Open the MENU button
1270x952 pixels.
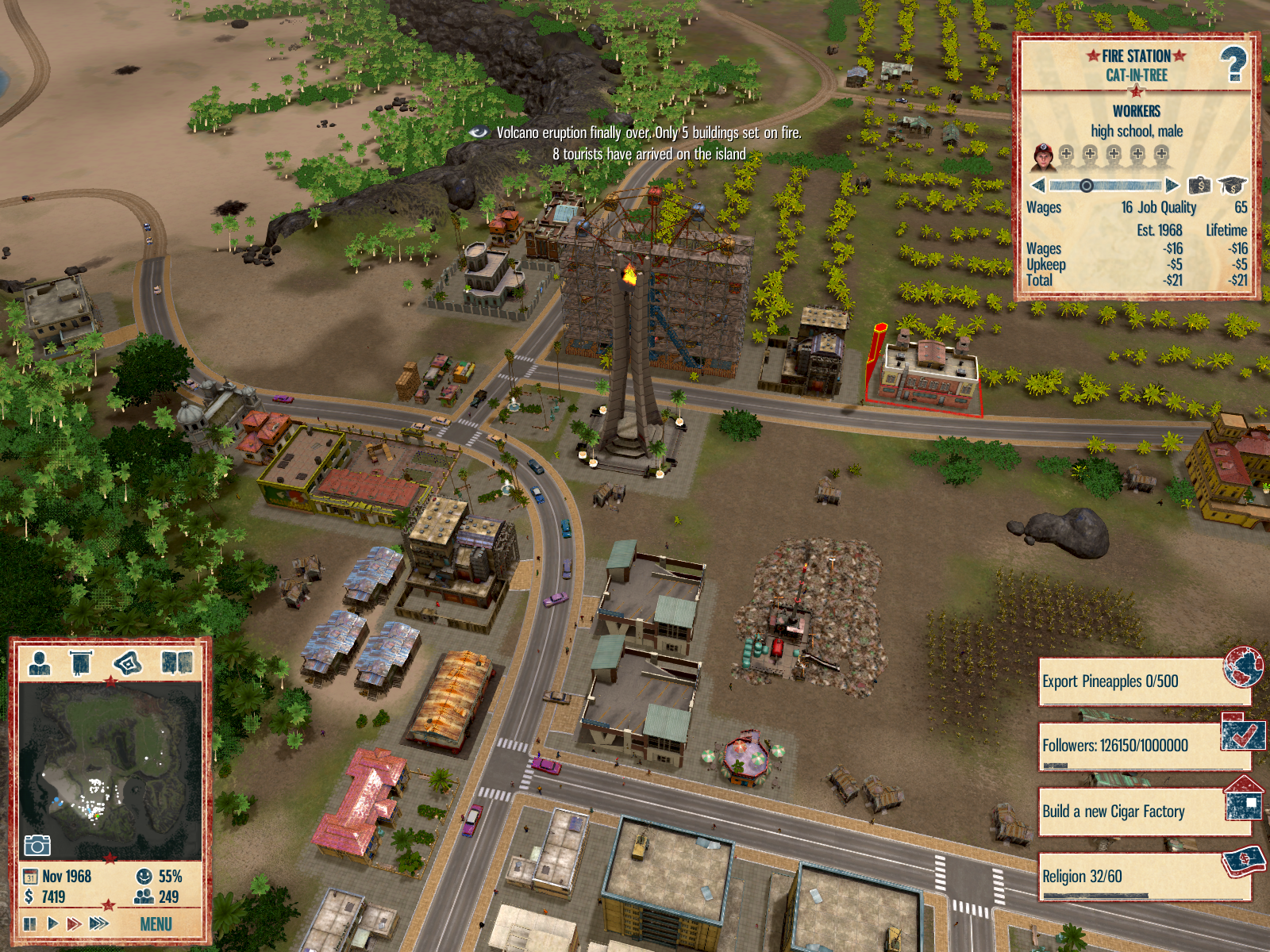tap(156, 924)
